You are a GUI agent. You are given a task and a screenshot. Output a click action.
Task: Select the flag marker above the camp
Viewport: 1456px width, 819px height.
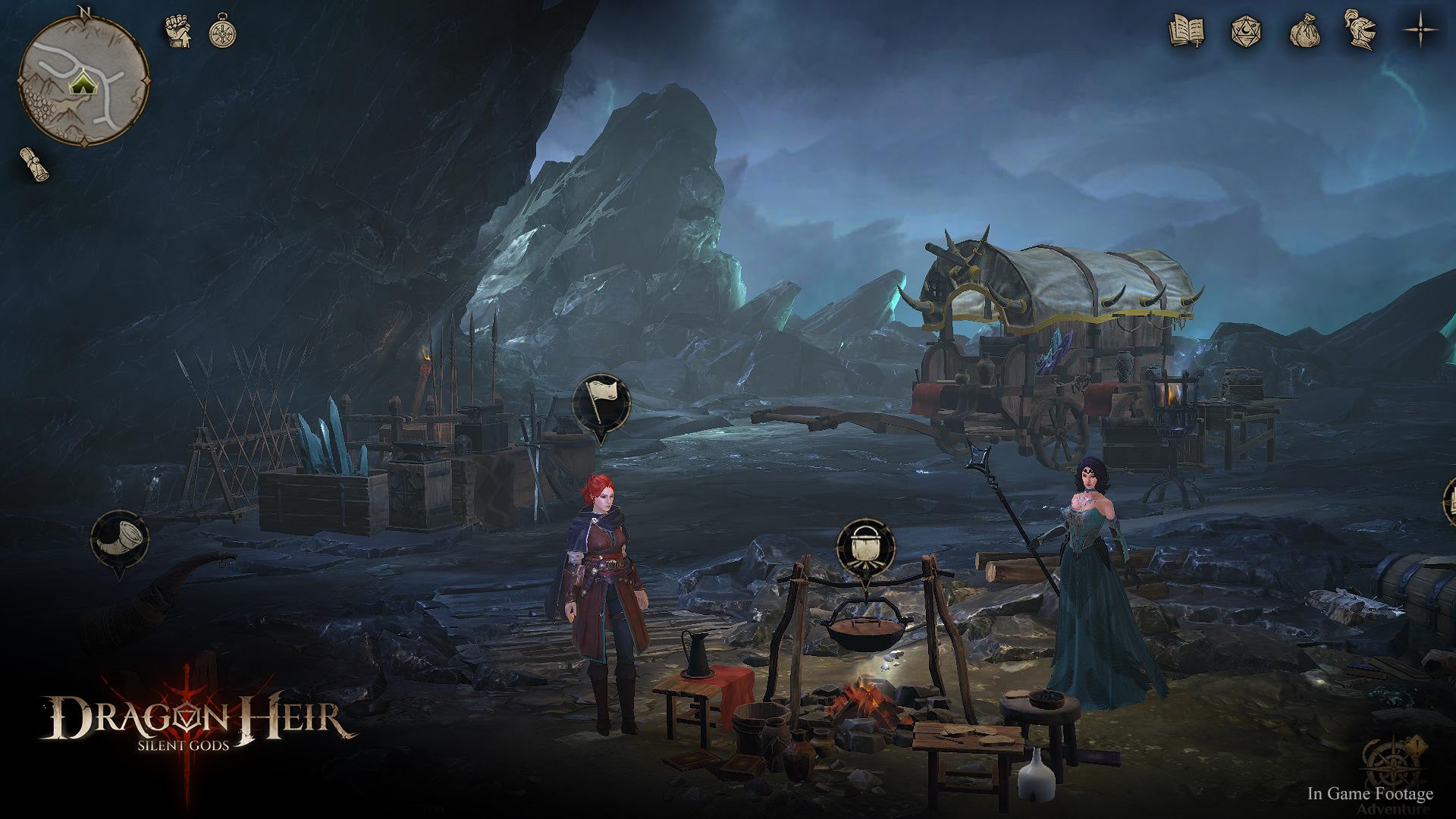(601, 402)
